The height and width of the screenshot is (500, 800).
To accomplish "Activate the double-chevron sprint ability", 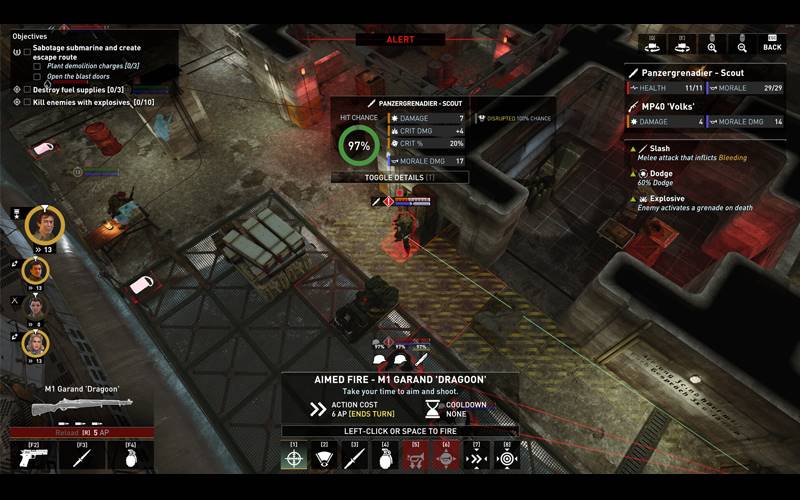I will (x=476, y=457).
